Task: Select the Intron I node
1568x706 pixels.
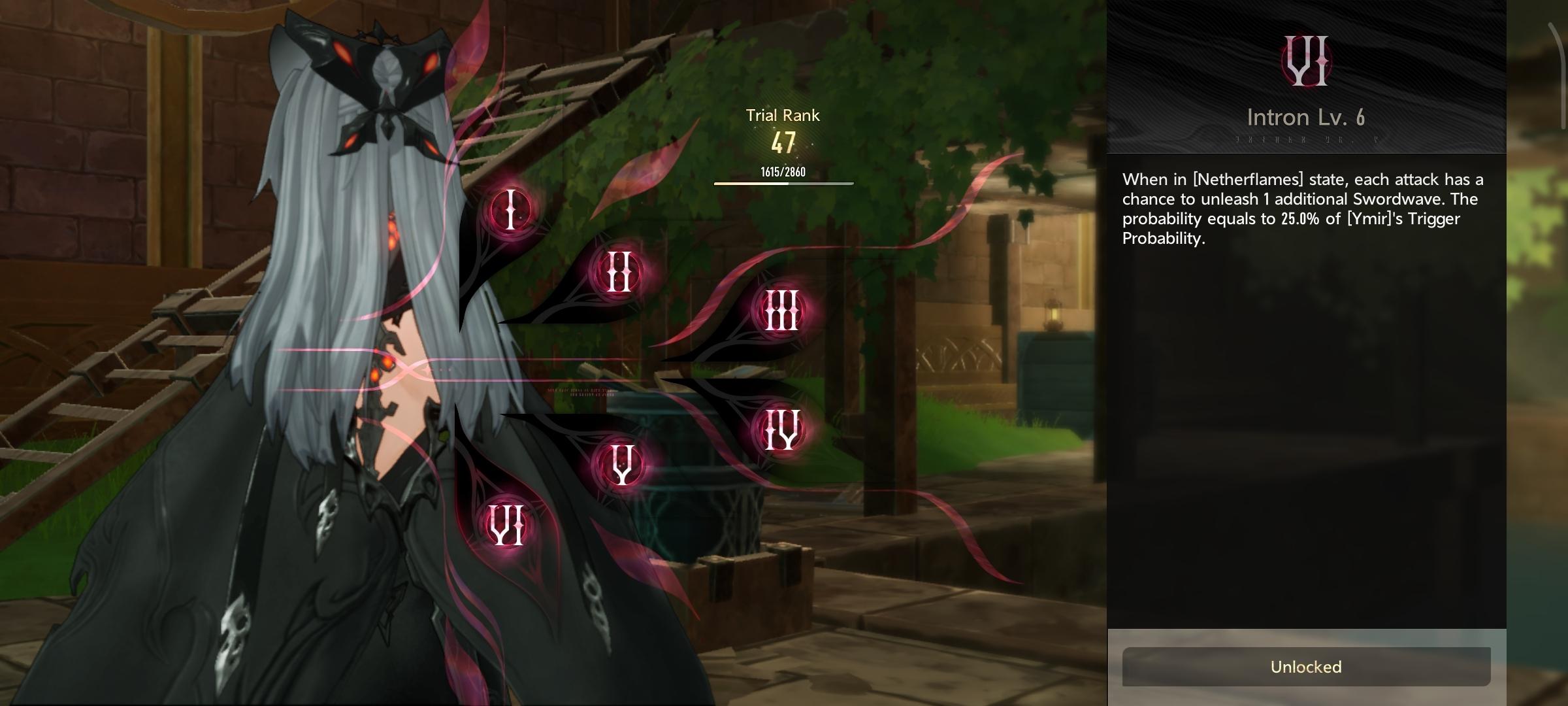Action: [x=510, y=210]
